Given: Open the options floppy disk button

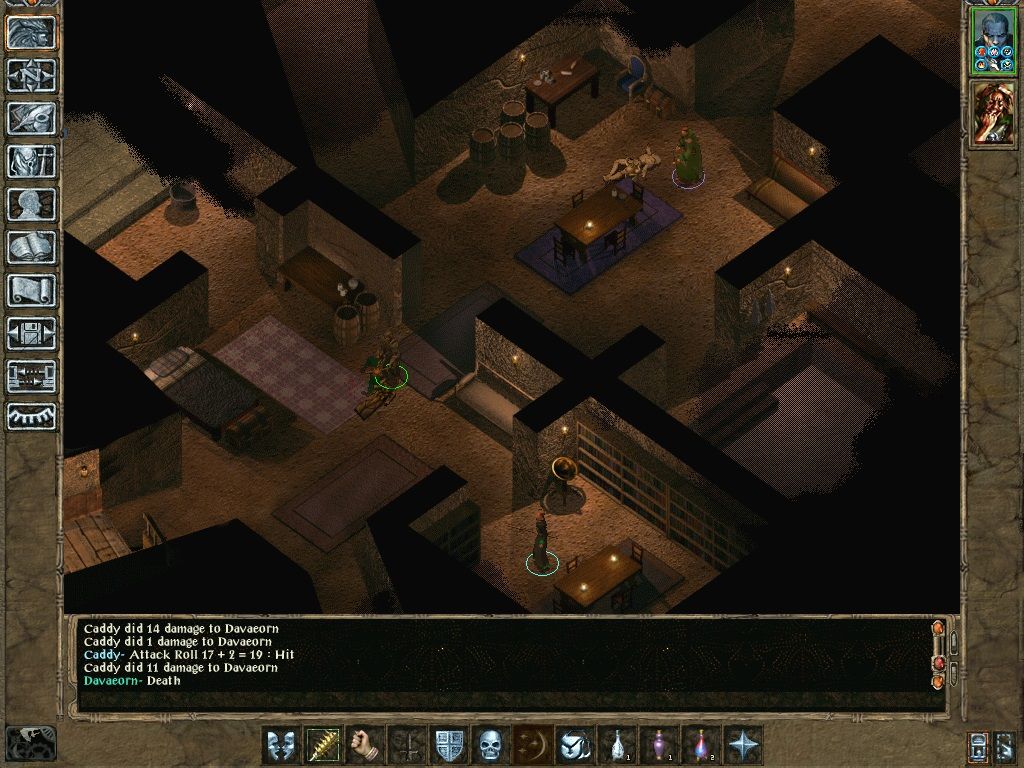Looking at the screenshot, I should point(32,333).
